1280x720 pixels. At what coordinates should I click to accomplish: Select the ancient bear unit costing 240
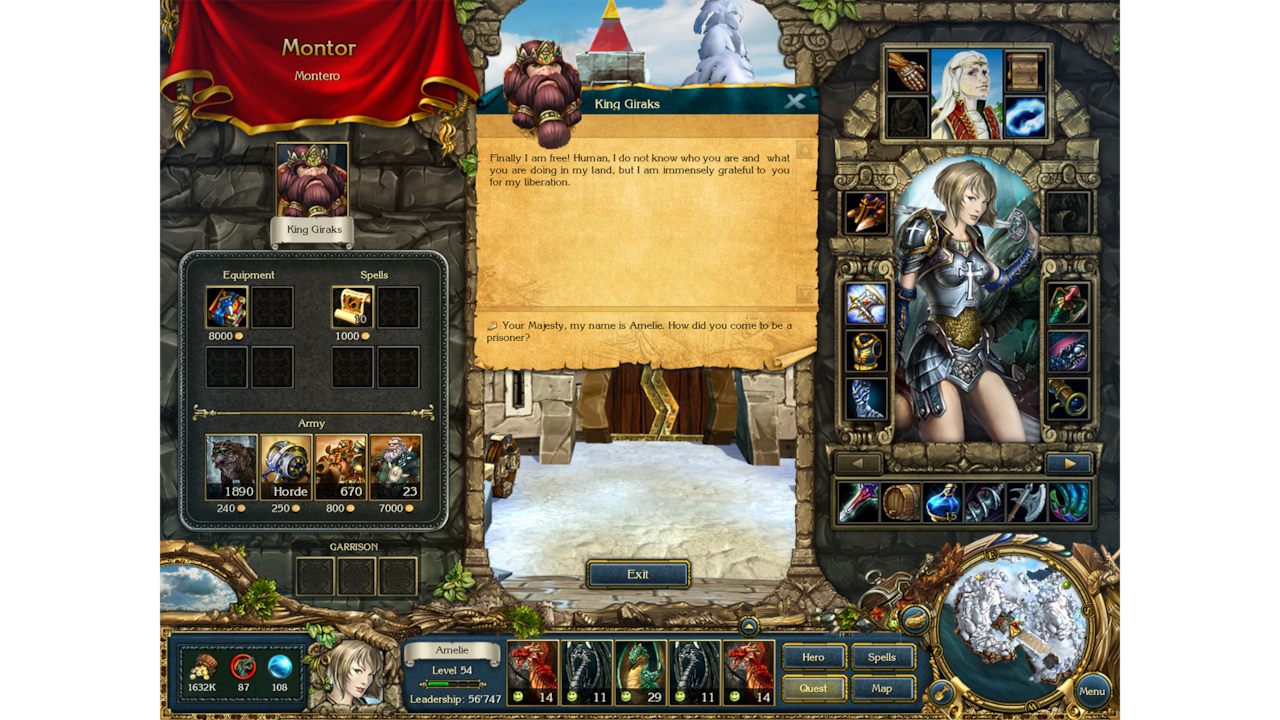tap(232, 465)
